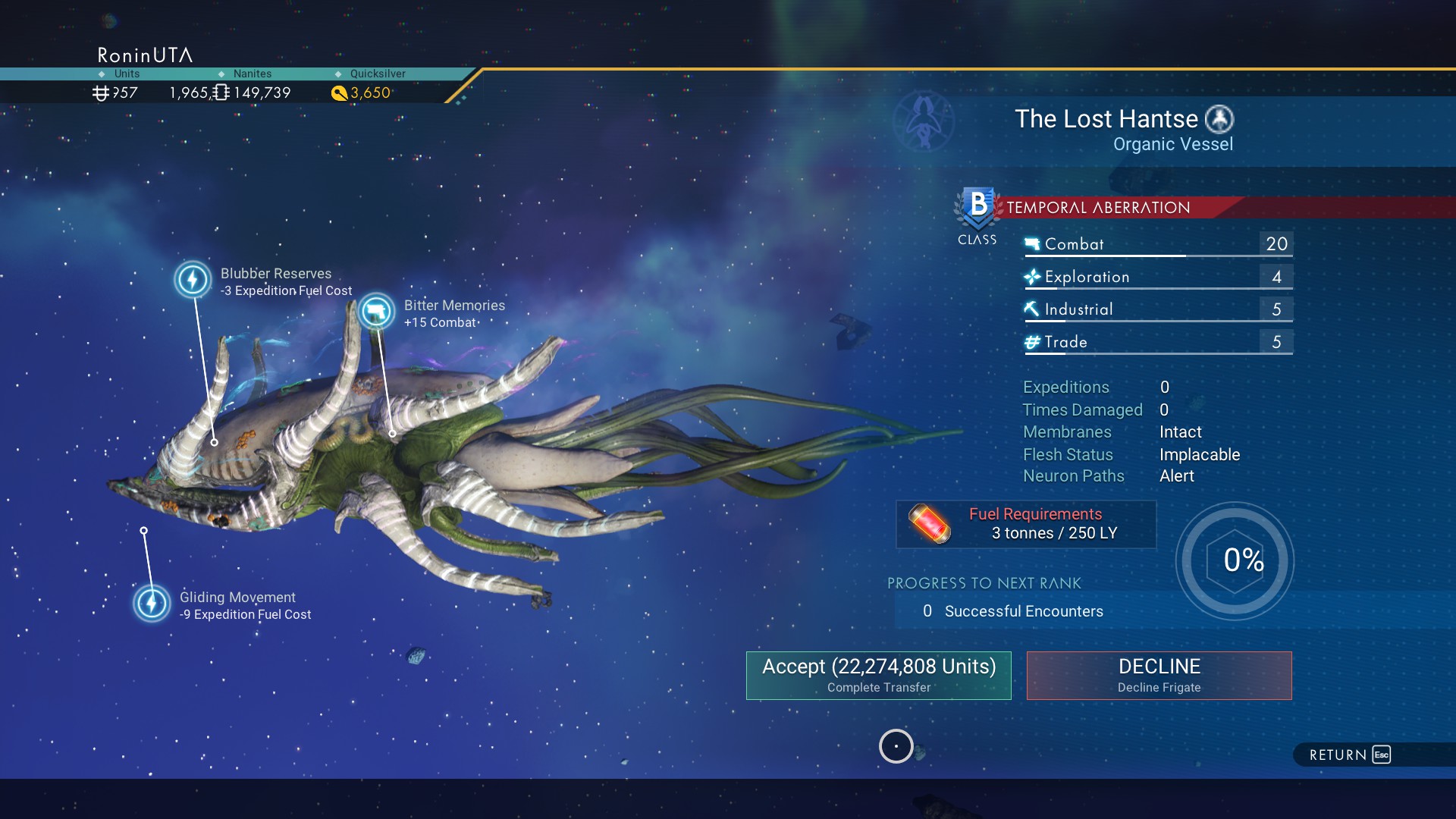
Task: Select the Exploration stat row
Action: (x=1157, y=277)
